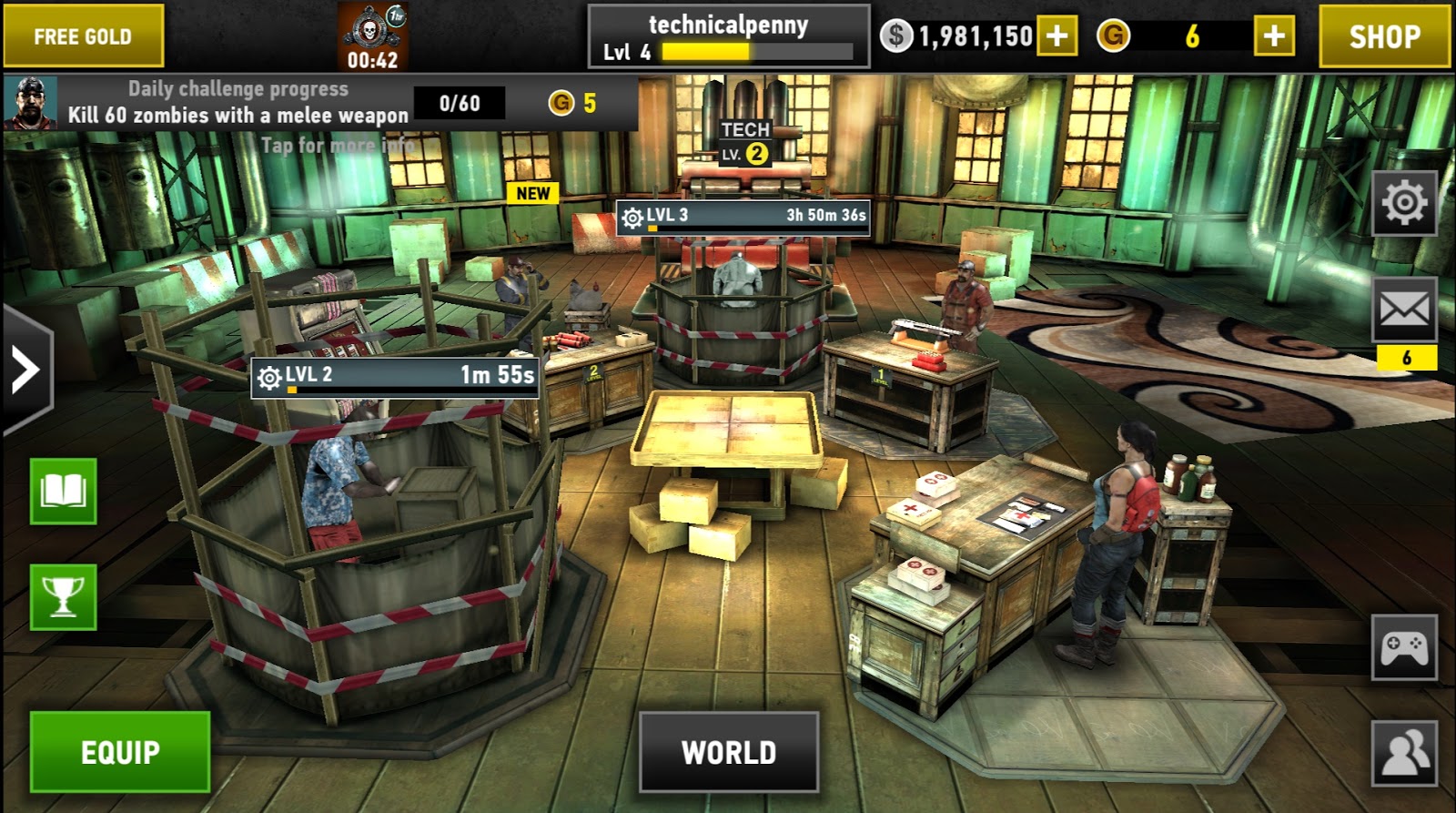Screen dimensions: 1456x813
Task: Tap the LVL 2 upgrade progress bar
Action: pyautogui.click(x=395, y=374)
